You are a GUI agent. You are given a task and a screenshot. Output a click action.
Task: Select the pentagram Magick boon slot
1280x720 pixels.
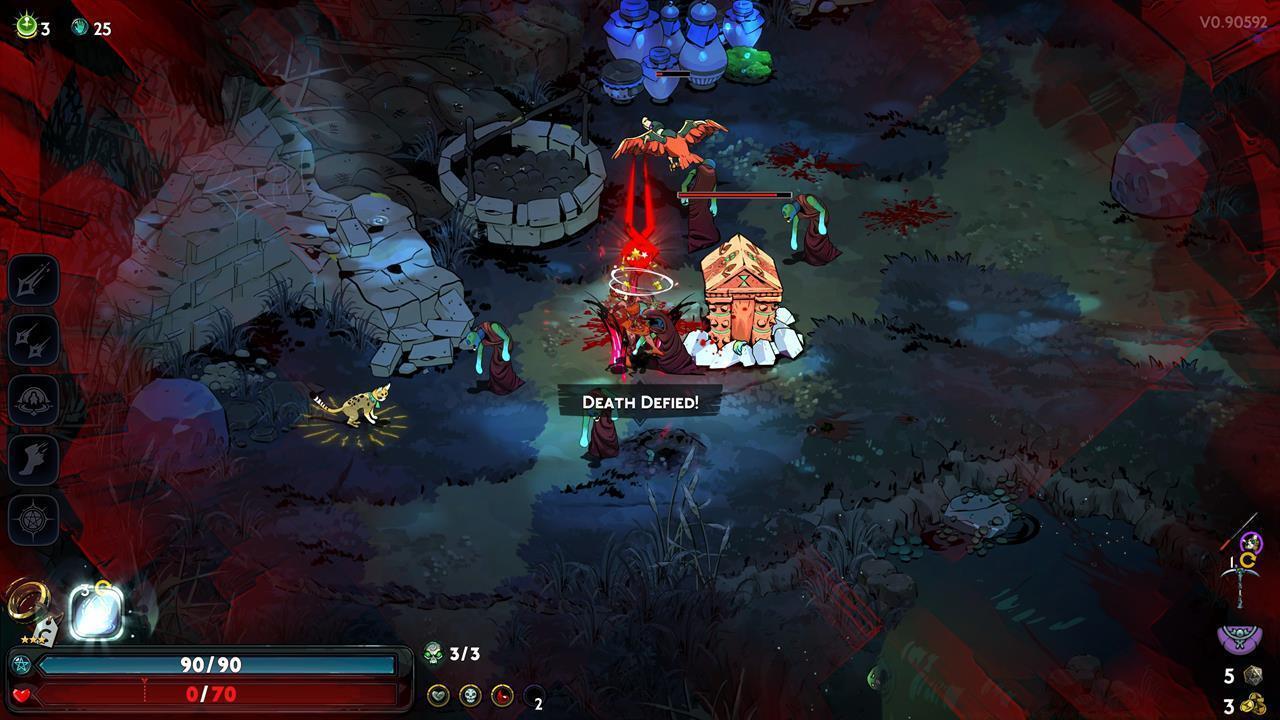click(34, 520)
